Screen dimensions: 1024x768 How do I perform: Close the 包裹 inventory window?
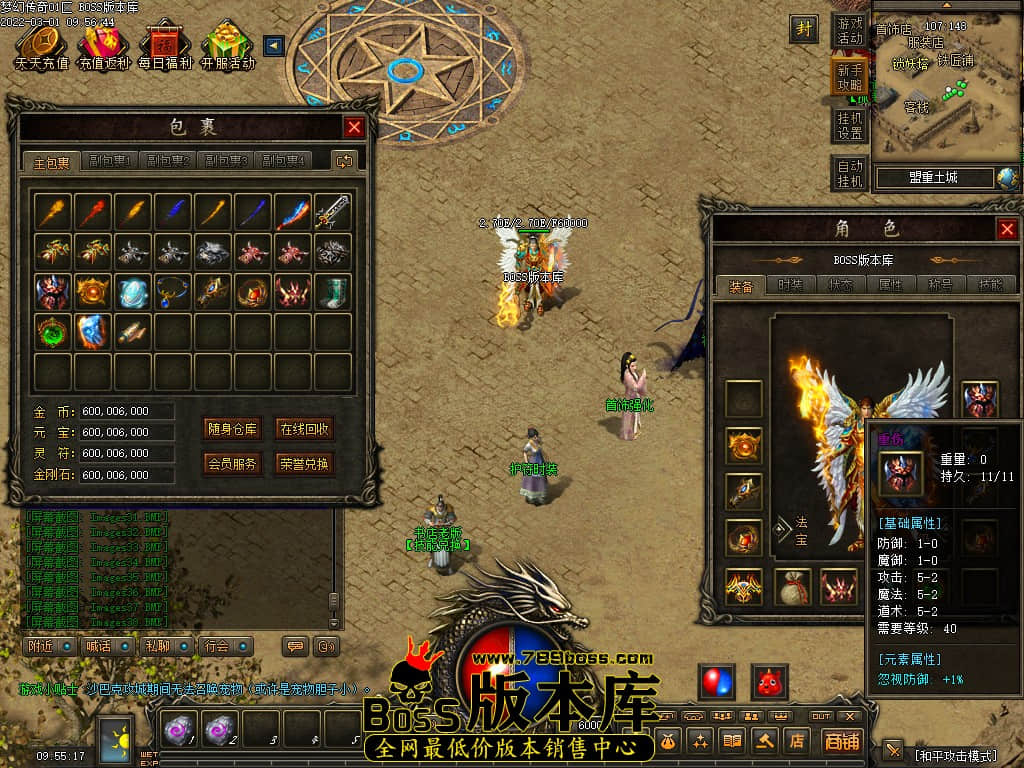point(354,127)
